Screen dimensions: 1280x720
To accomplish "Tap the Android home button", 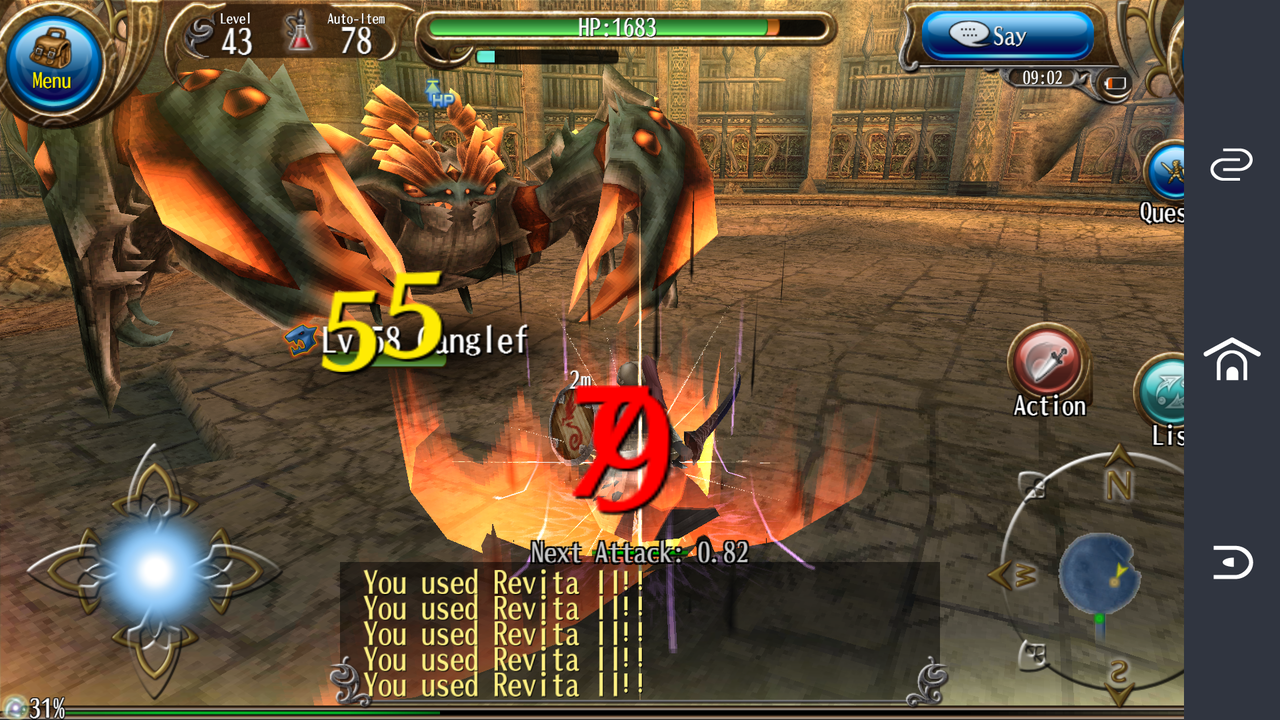I will [1231, 360].
